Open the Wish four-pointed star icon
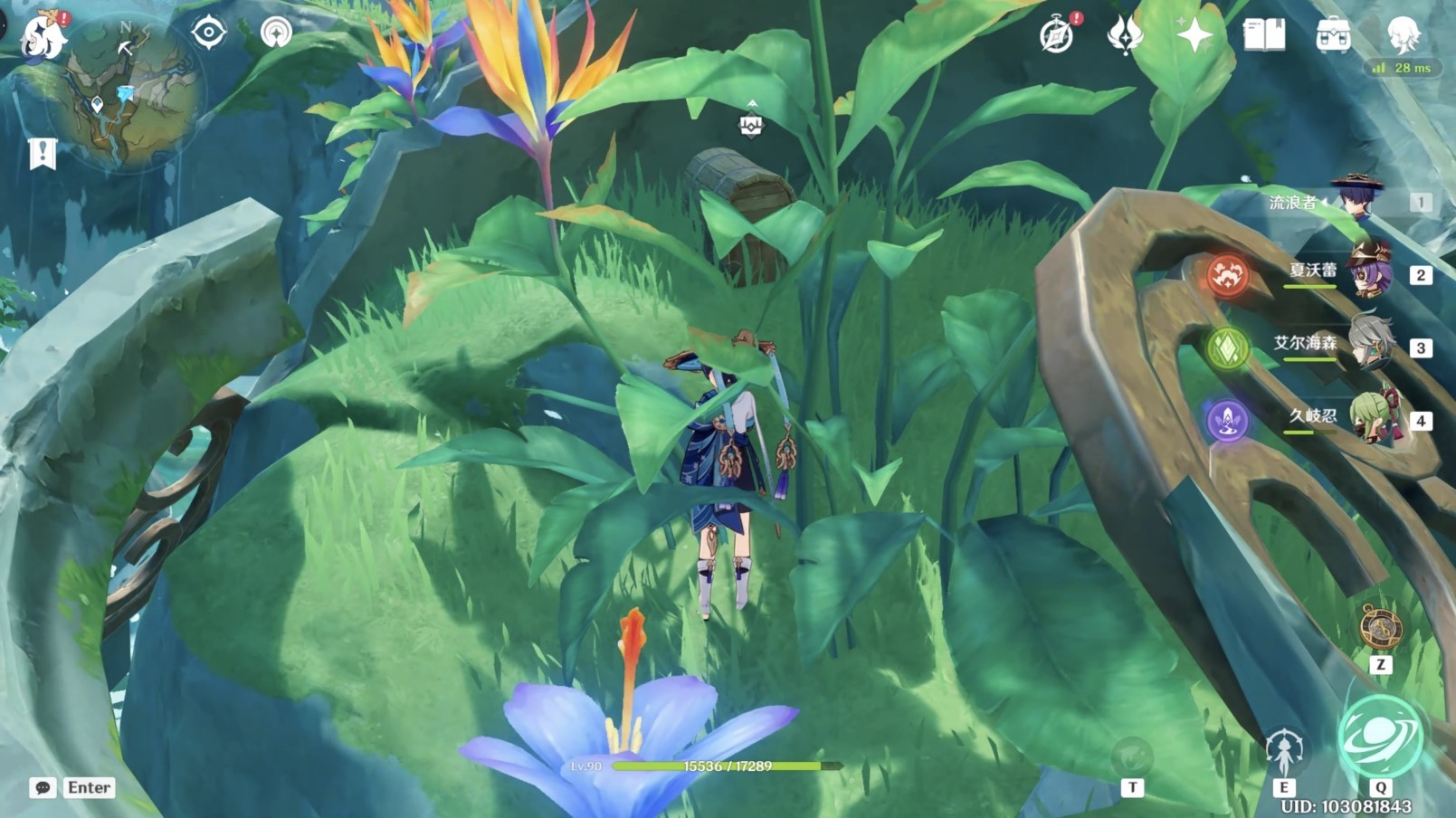Viewport: 1456px width, 818px height. coord(1194,35)
